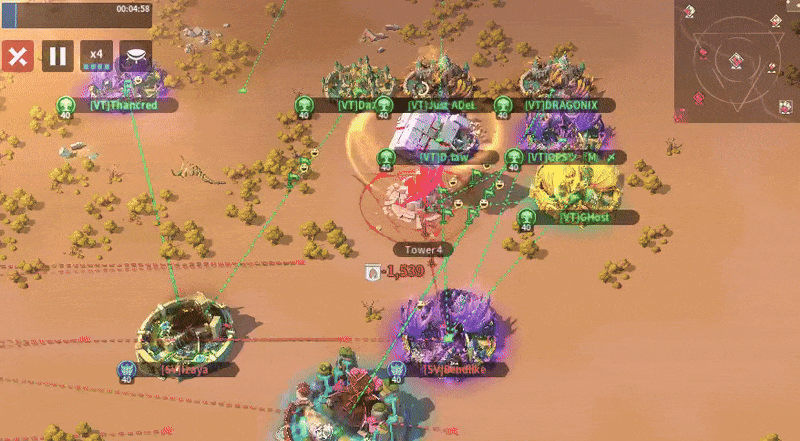Pause the replay playback
800x441 pixels.
pyautogui.click(x=57, y=56)
